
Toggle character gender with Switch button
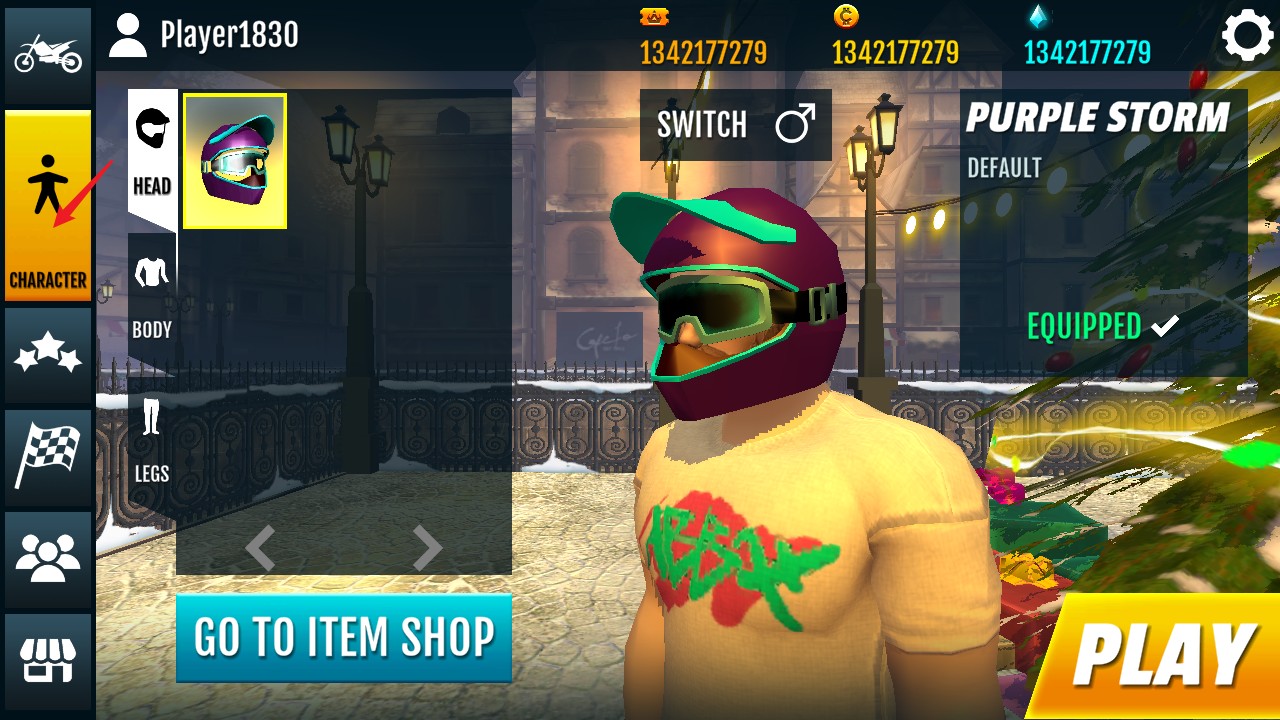(735, 125)
